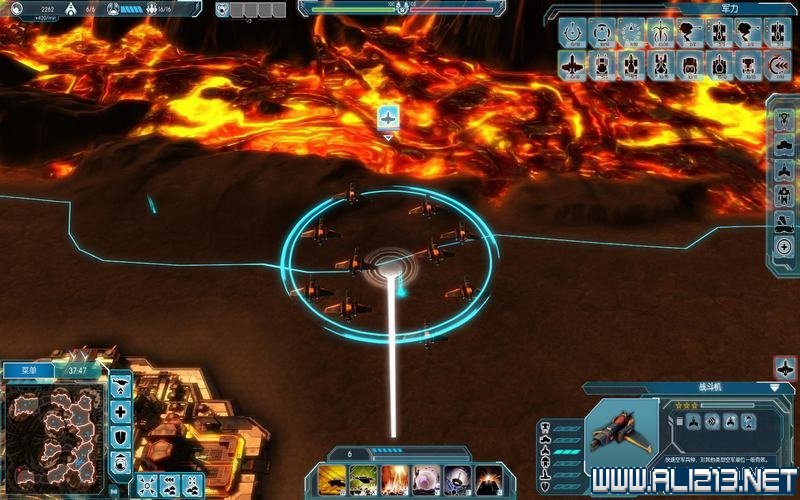Use the fiery explosion ability in the centre

(395, 479)
